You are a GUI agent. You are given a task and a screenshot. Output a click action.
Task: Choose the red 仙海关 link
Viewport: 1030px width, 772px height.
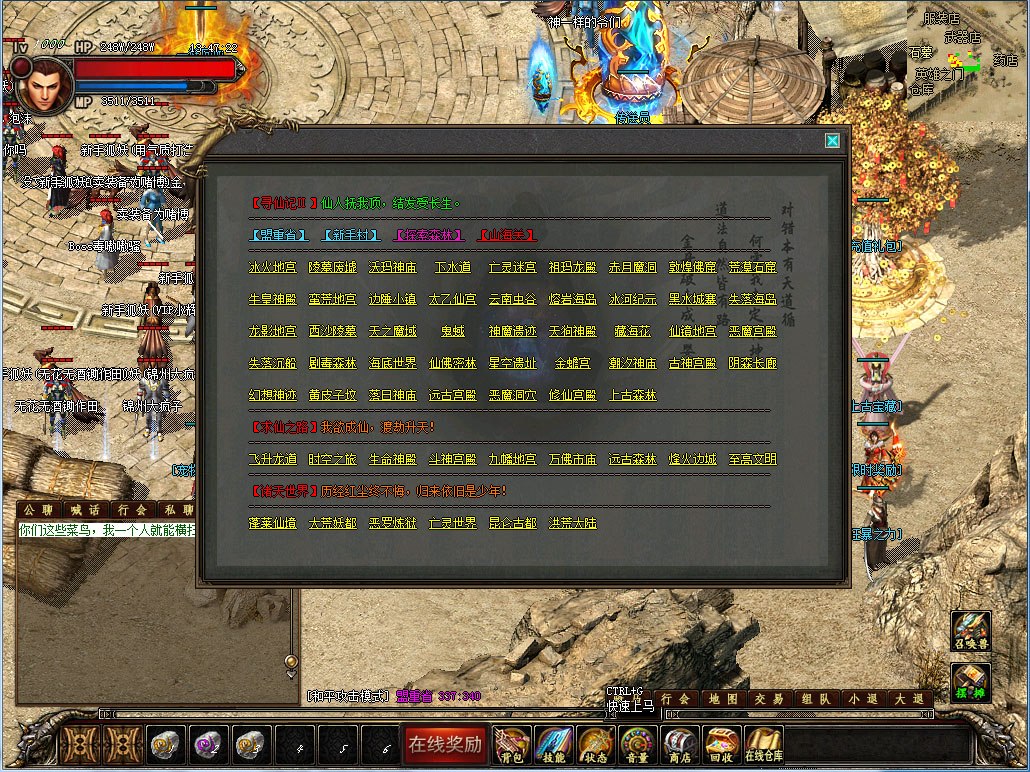pyautogui.click(x=506, y=235)
